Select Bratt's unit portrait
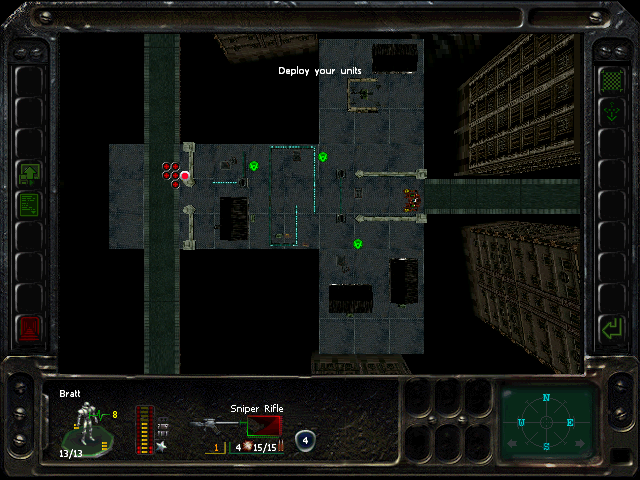 (88, 426)
